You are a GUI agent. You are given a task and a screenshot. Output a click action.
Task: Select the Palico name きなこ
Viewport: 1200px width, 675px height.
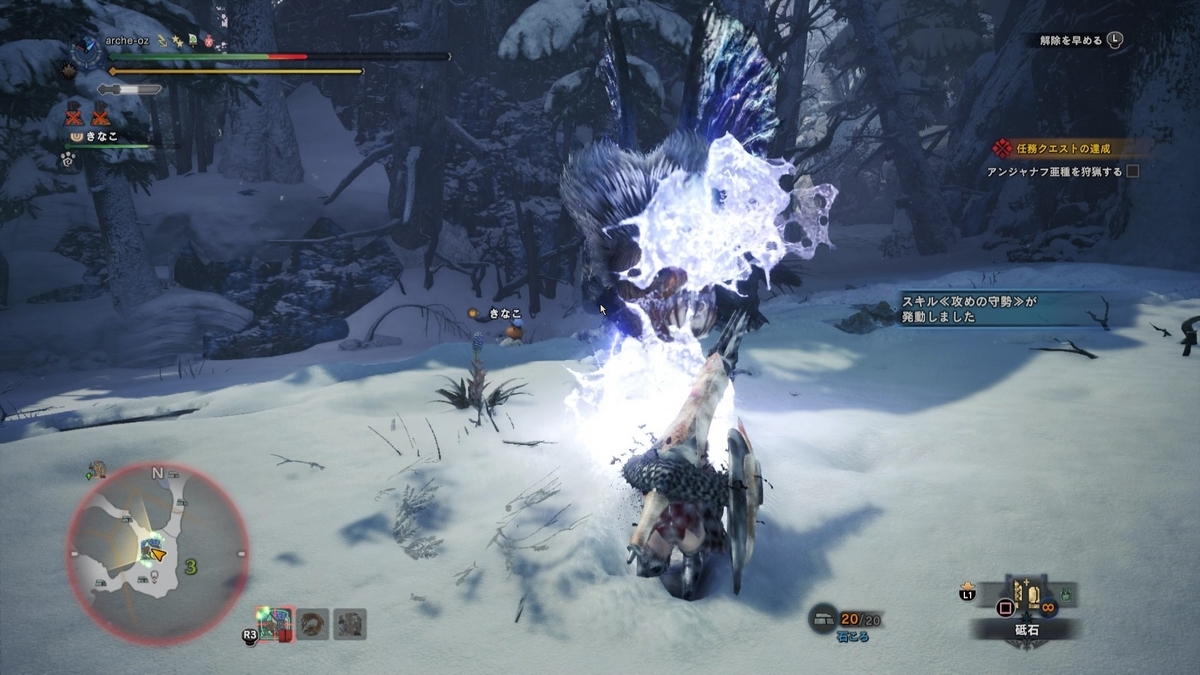tap(100, 136)
